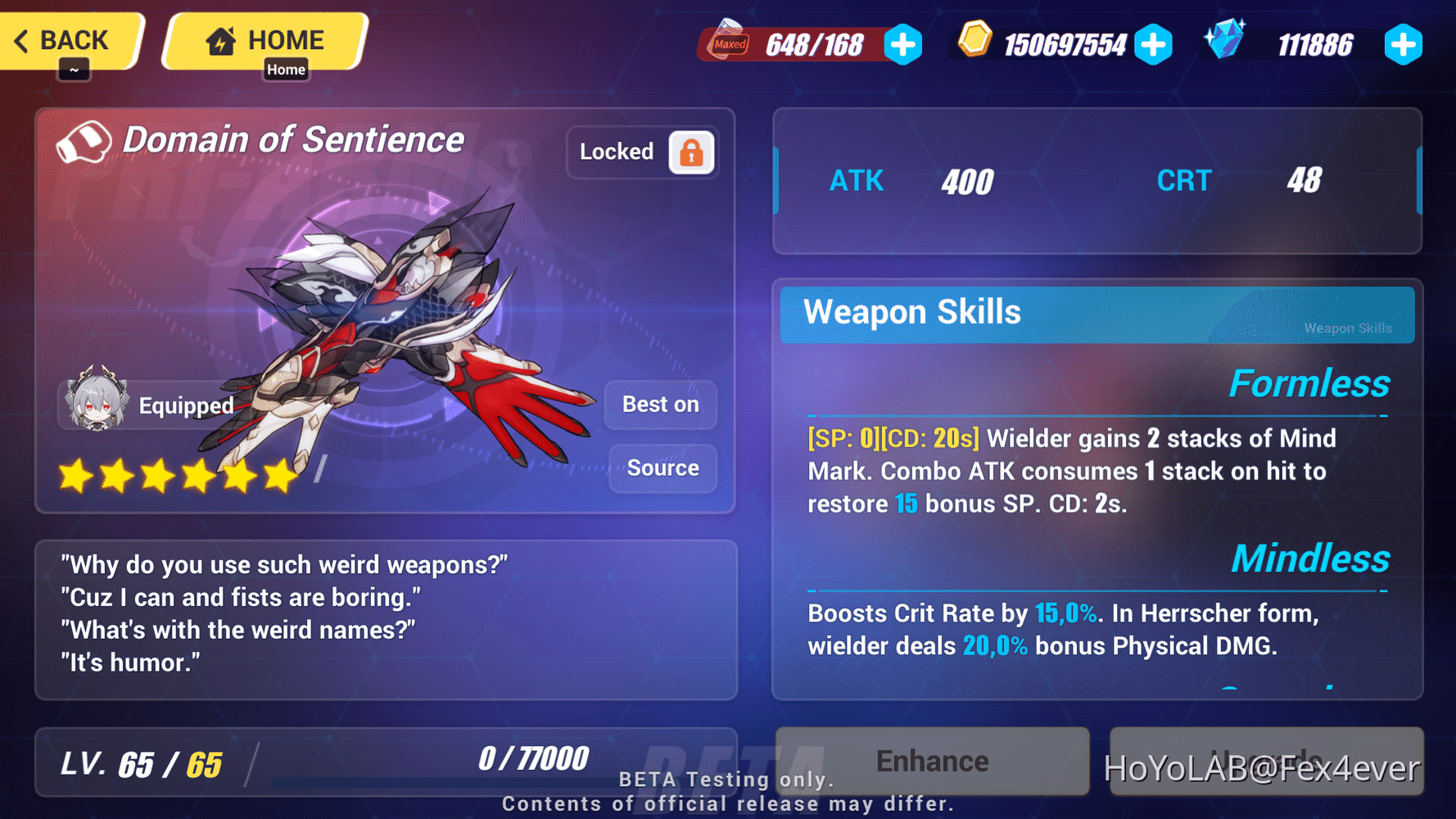Open the Source panel for this weapon

click(662, 468)
